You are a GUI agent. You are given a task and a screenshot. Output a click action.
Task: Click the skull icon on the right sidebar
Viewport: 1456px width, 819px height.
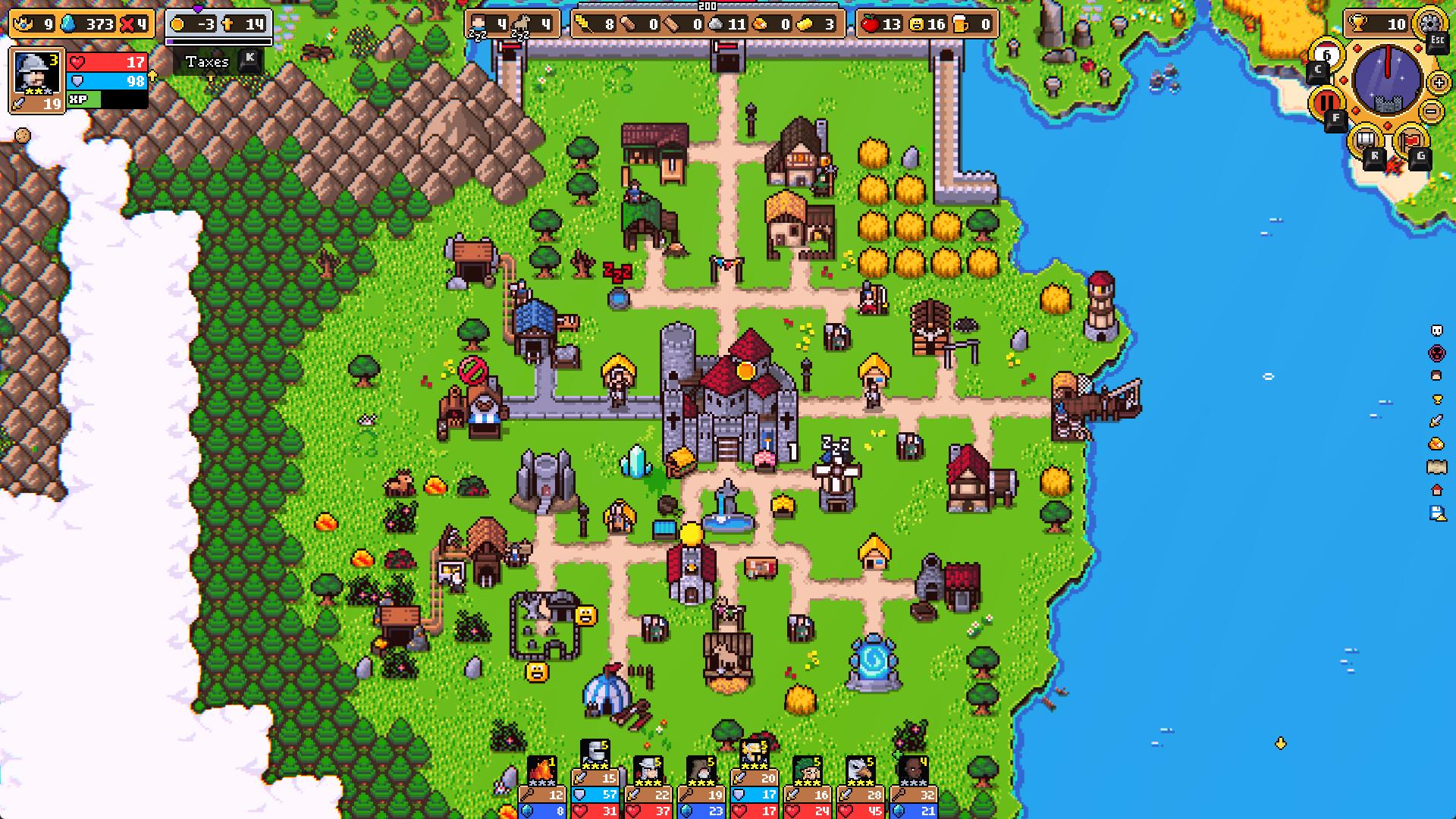(1436, 331)
